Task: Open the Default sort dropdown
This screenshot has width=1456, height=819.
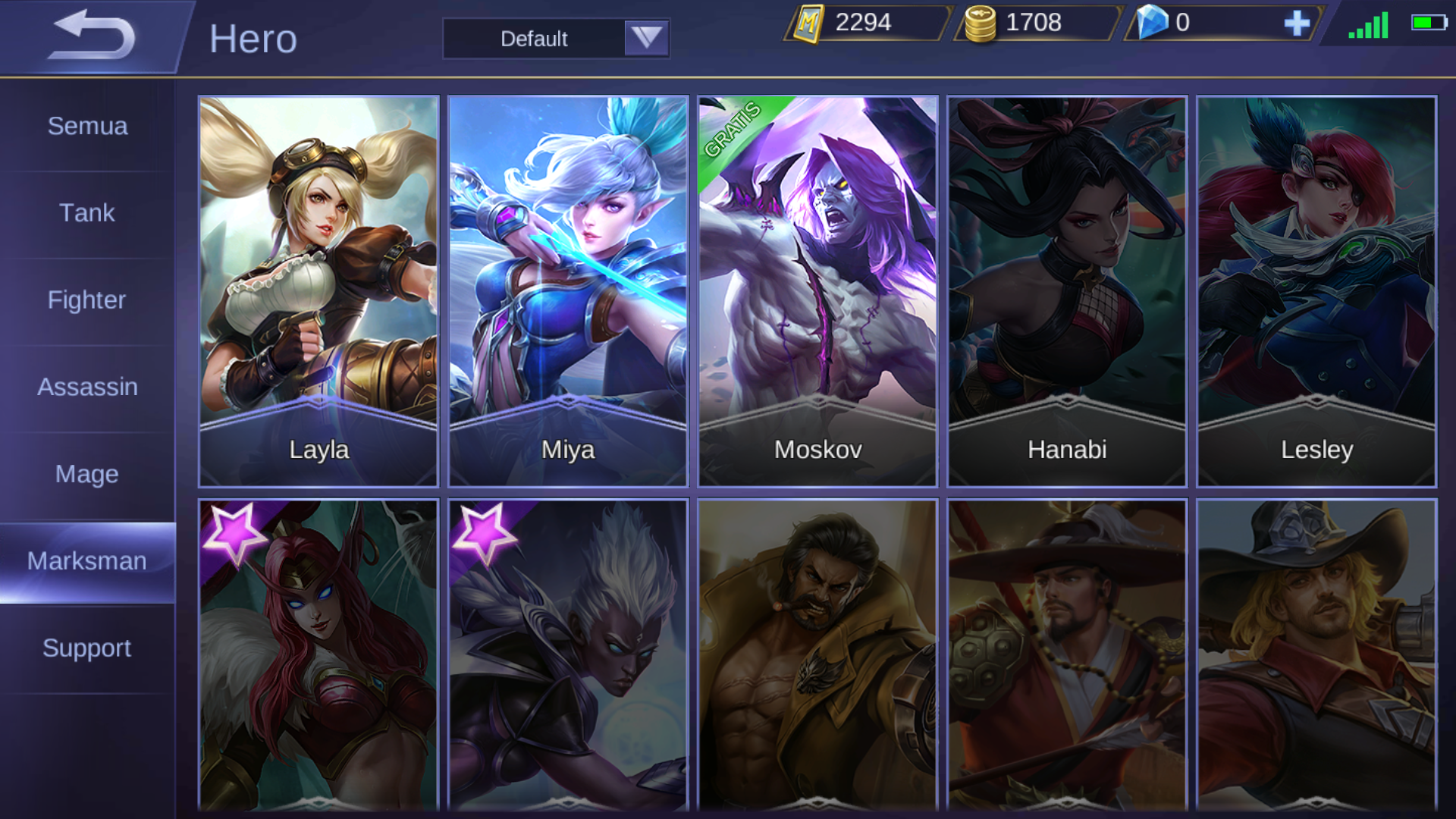Action: click(x=556, y=39)
